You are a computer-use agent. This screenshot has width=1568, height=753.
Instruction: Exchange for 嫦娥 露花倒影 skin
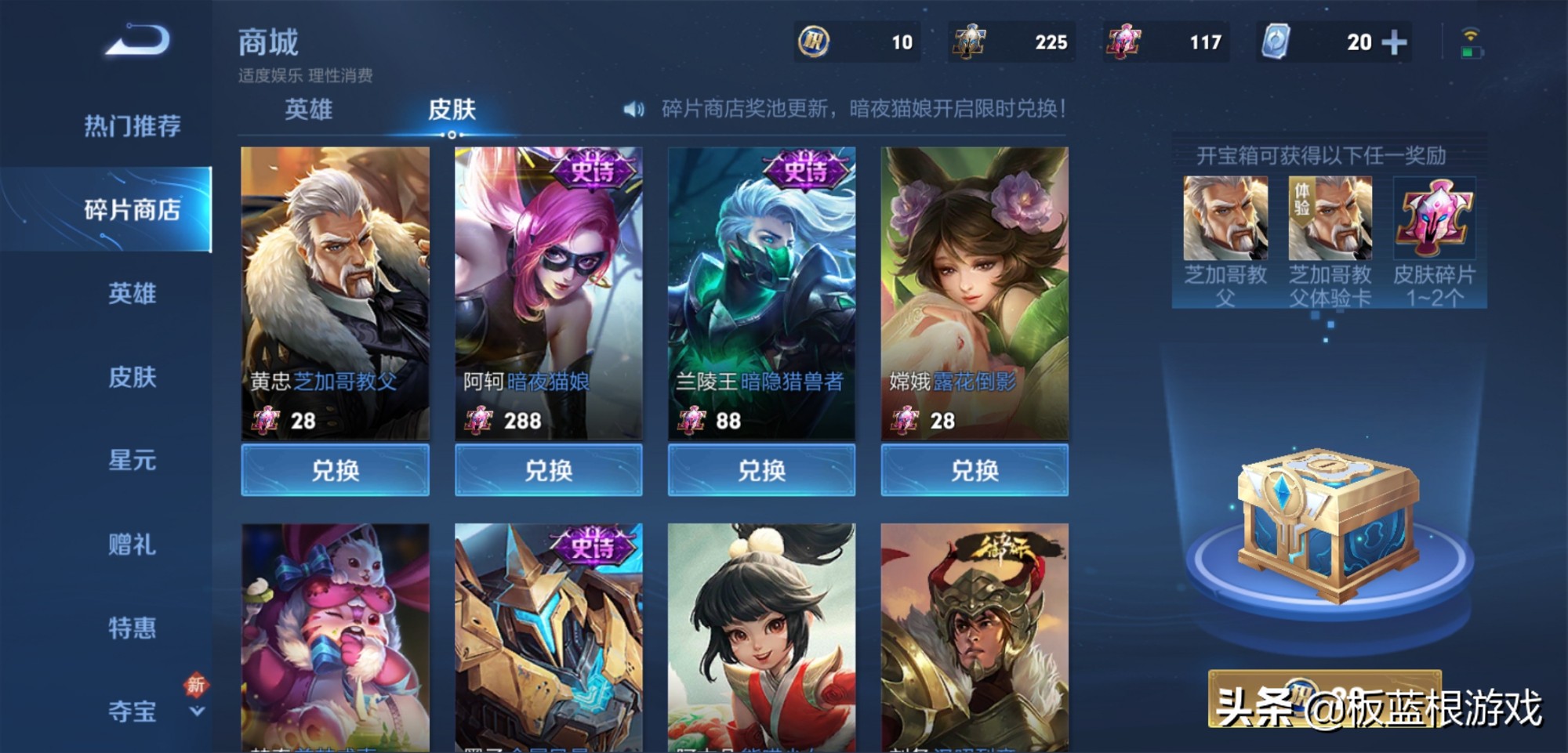click(975, 470)
